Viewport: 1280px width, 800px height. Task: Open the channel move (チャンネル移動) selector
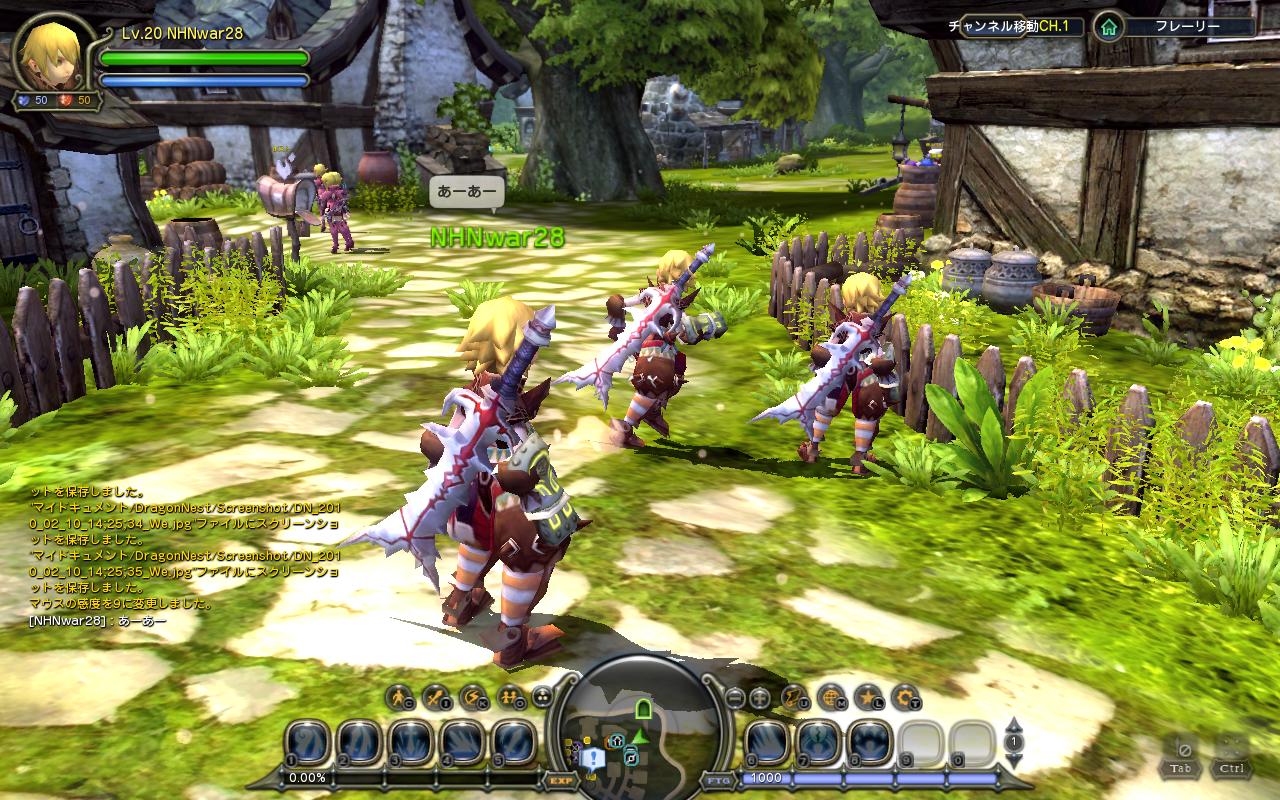tap(1014, 27)
